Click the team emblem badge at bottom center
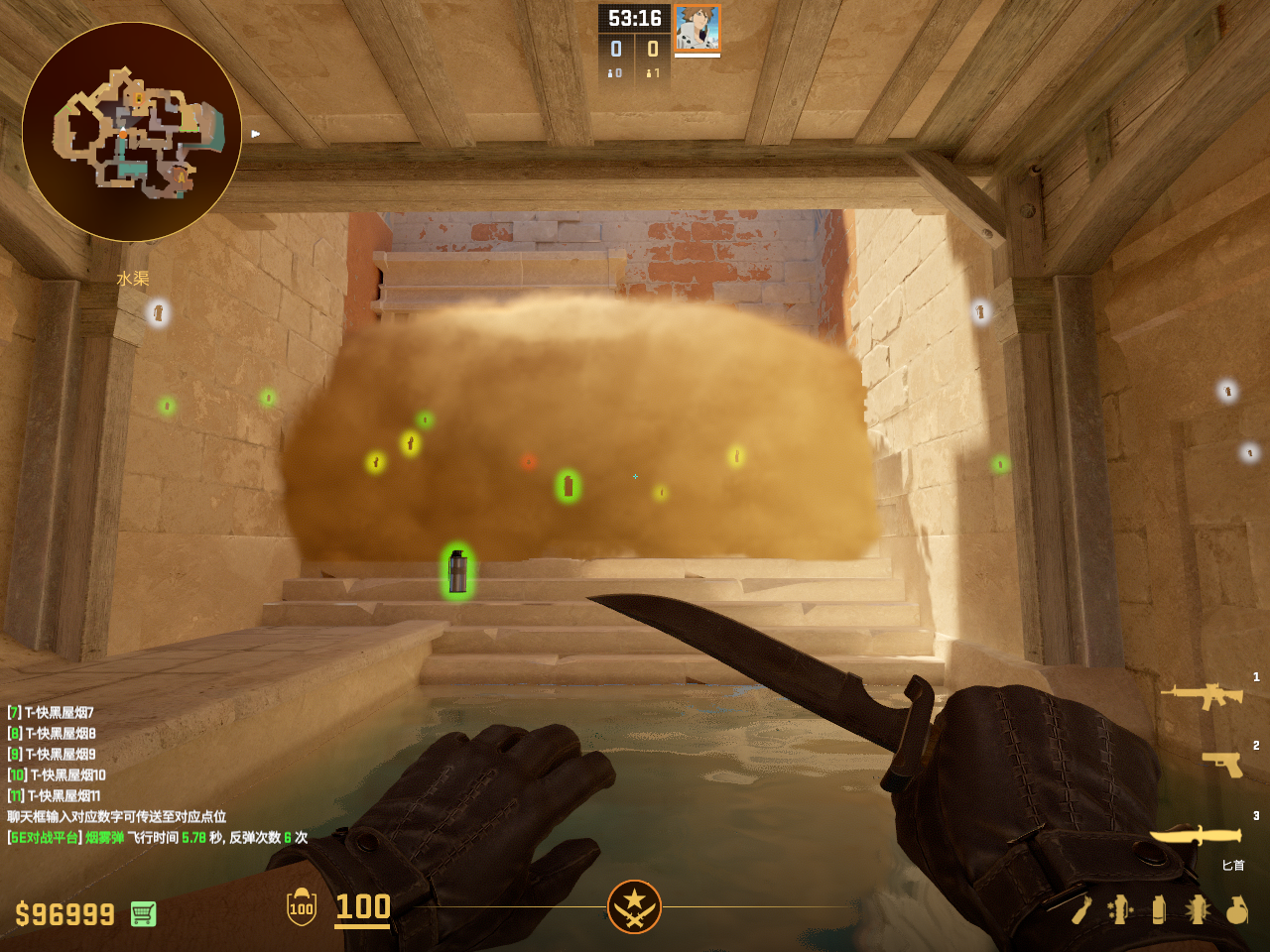Viewport: 1270px width, 952px height. pyautogui.click(x=634, y=906)
